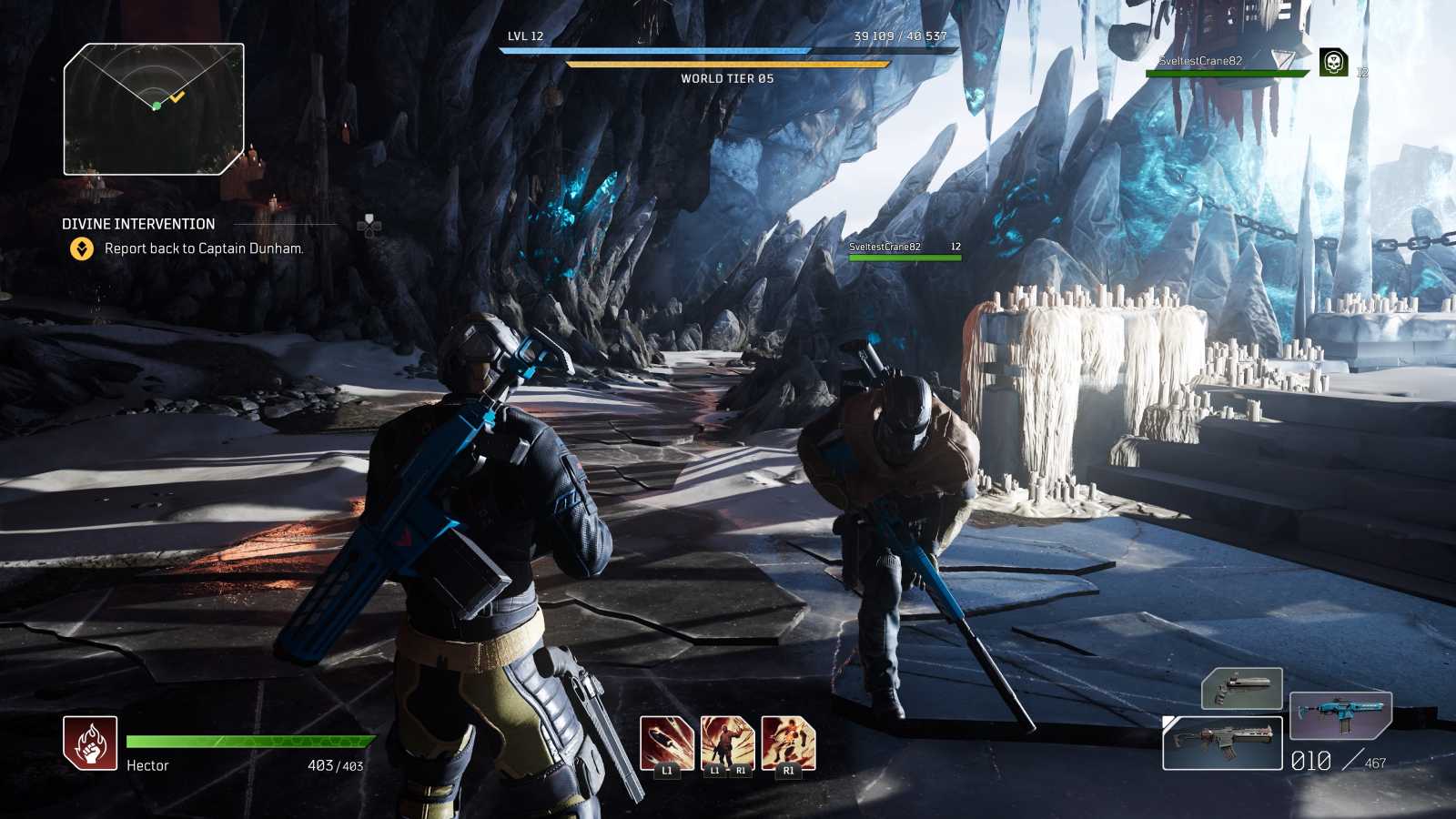Click the teammate skull class icon
This screenshot has height=819, width=1456.
coord(1333,63)
